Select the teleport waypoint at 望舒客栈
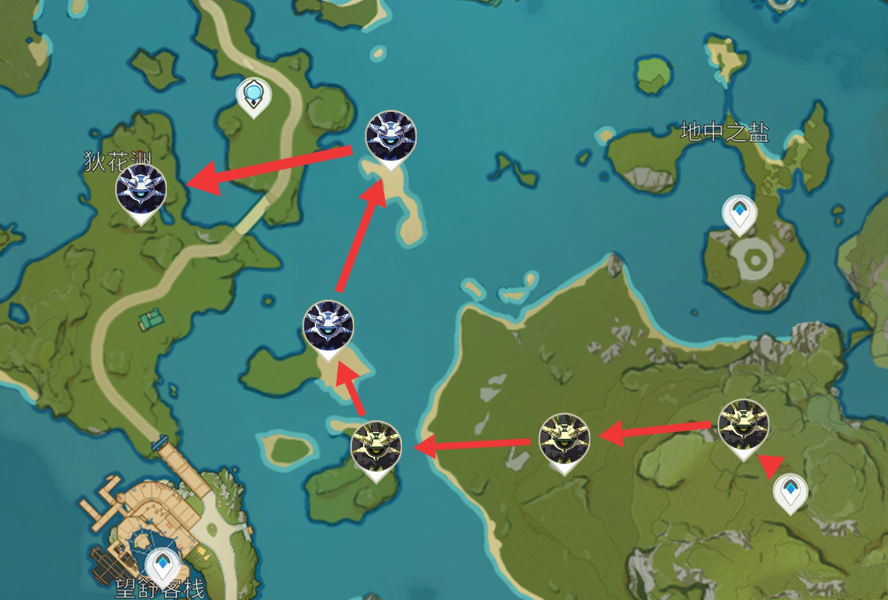The image size is (888, 600). [x=162, y=565]
